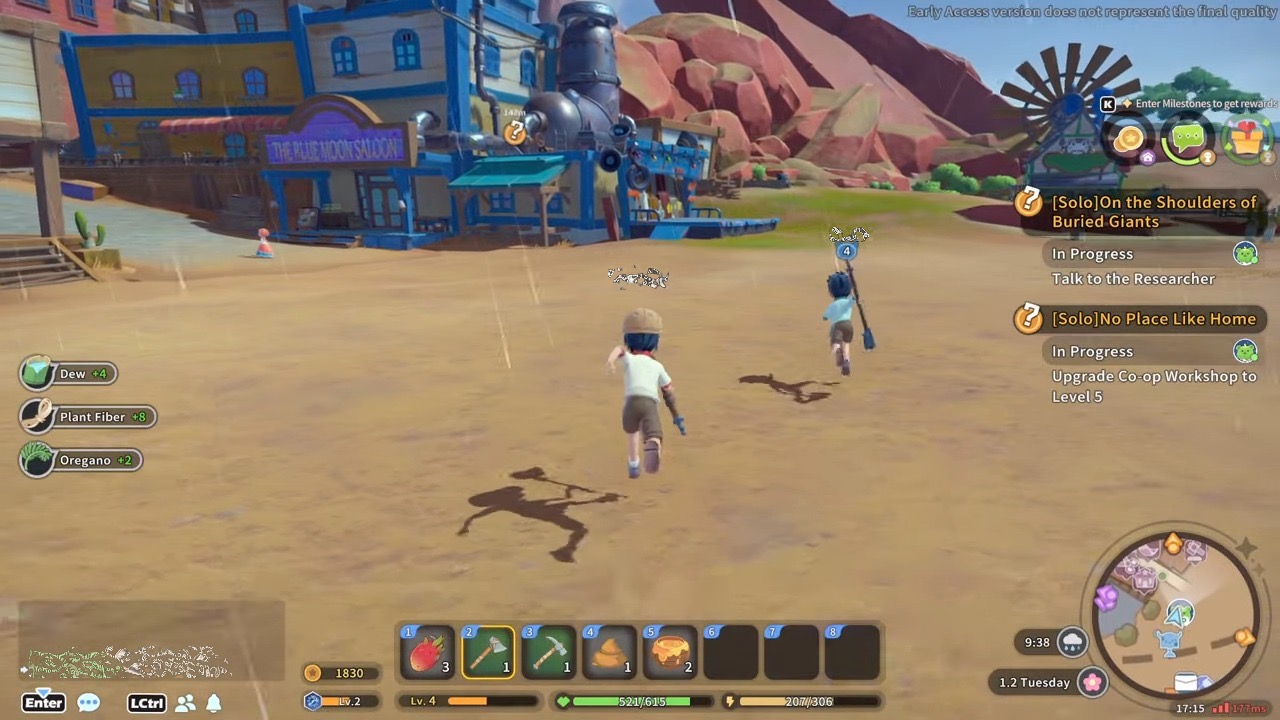This screenshot has height=720, width=1280.
Task: Select the pickaxe in hotbar slot 3
Action: coord(549,652)
